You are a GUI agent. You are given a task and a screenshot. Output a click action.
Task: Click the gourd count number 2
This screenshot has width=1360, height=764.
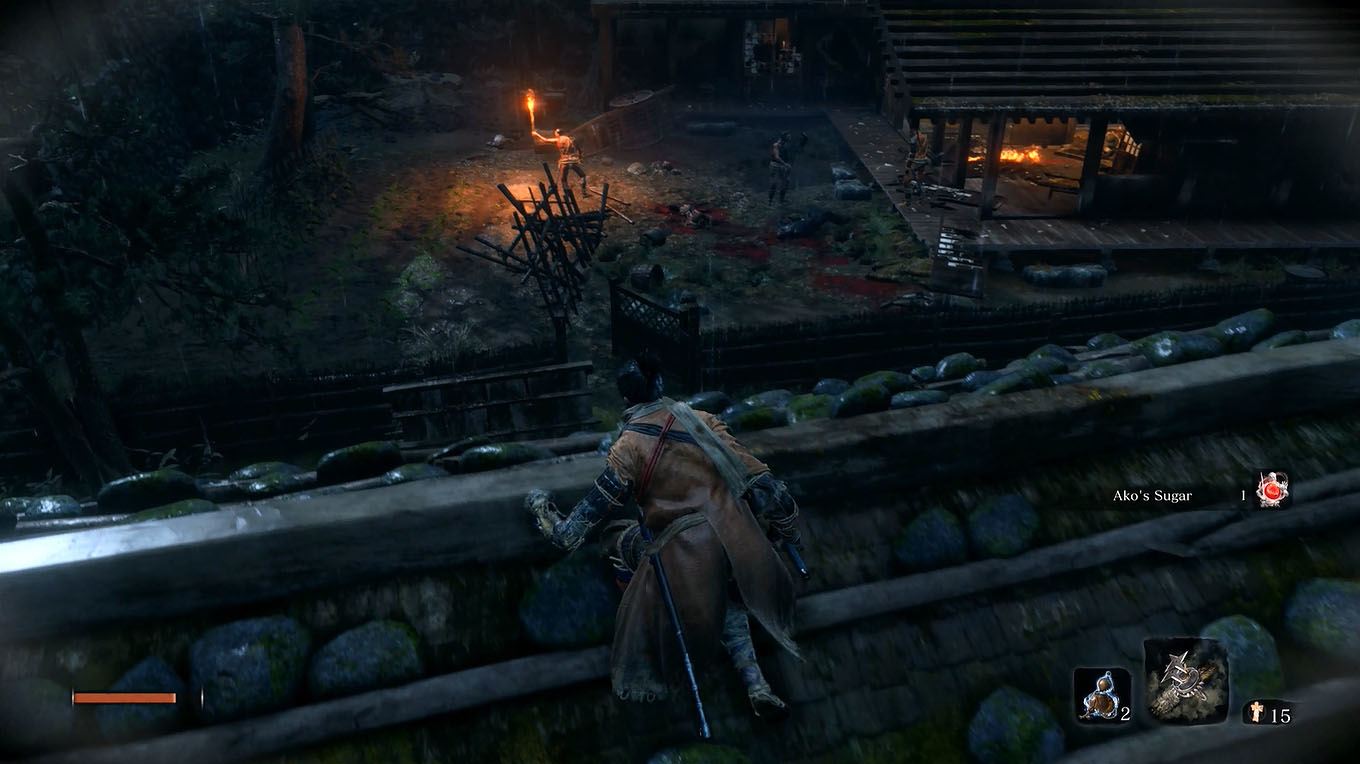1124,714
